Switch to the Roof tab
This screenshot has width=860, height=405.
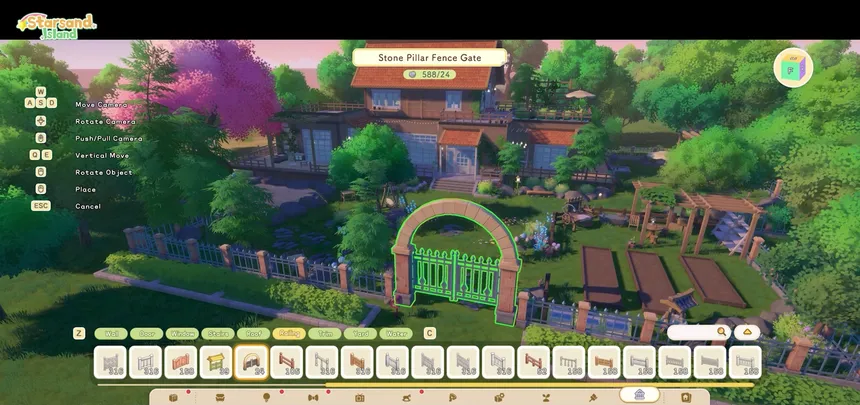coord(253,333)
